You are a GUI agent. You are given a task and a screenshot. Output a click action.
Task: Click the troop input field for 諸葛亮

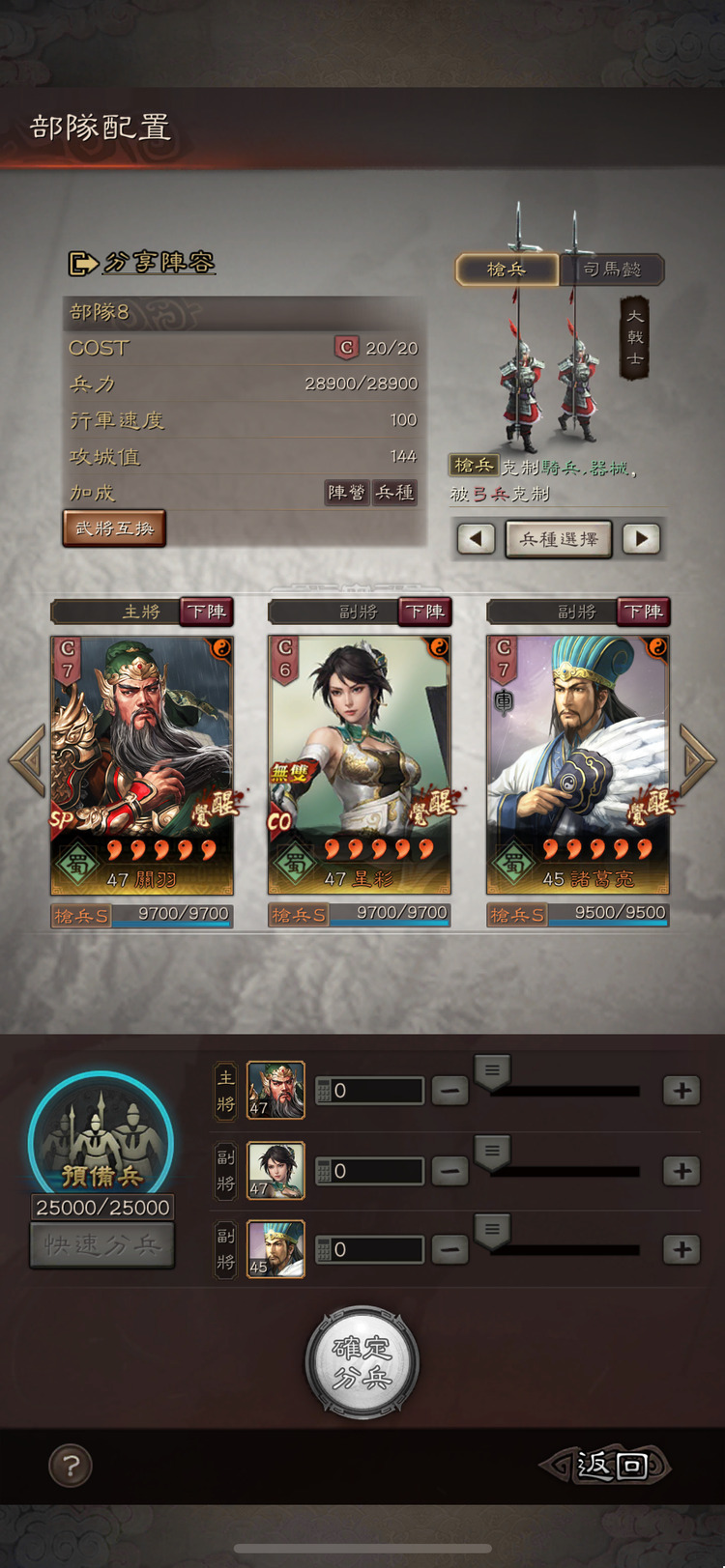coord(370,1250)
